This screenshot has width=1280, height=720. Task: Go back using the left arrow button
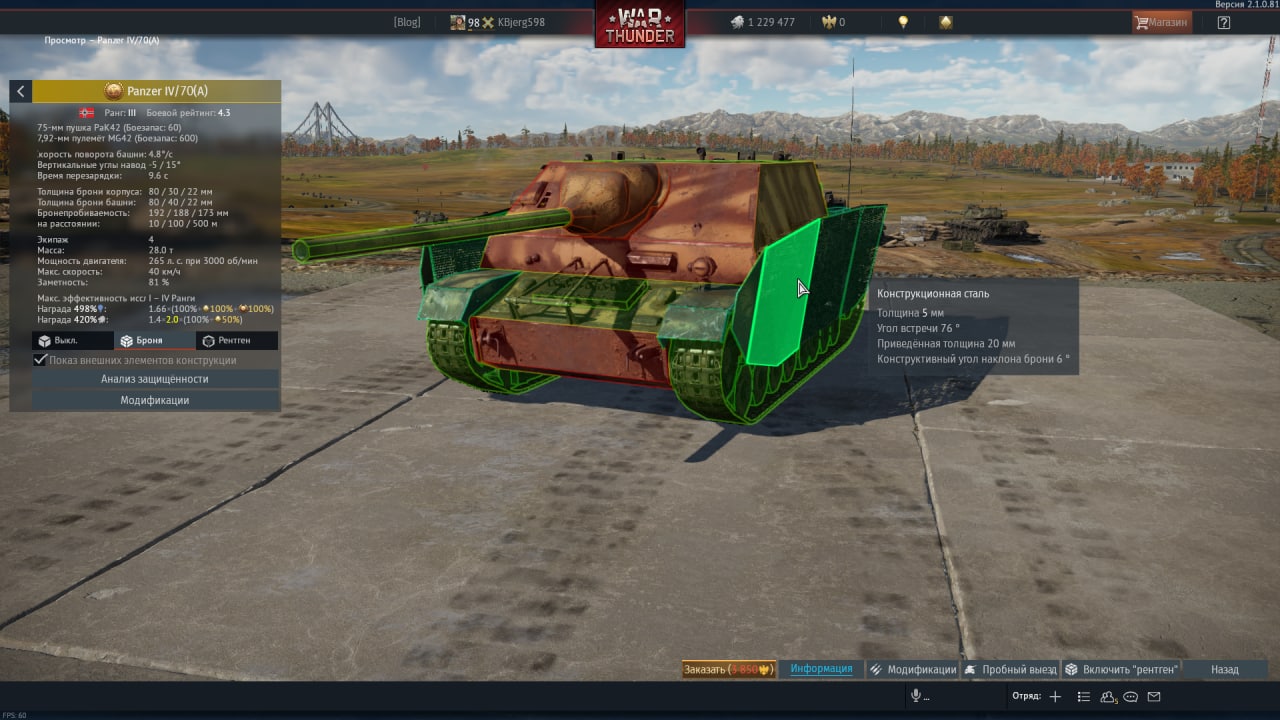[21, 91]
